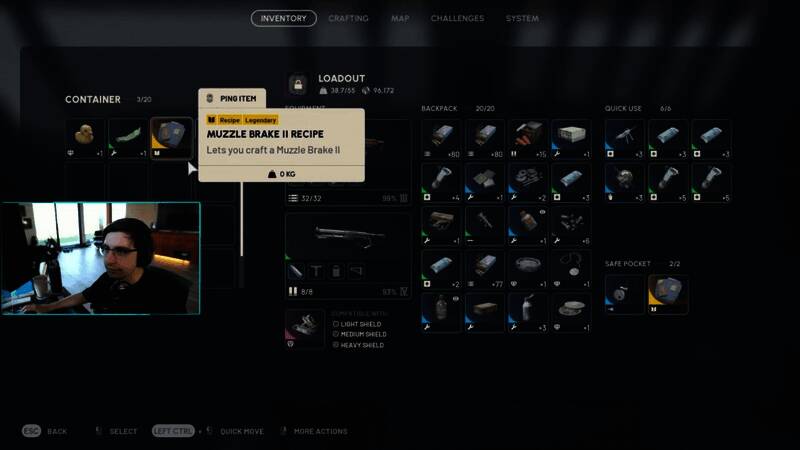Viewport: 800px width, 450px height.
Task: Click the green item in the container
Action: pyautogui.click(x=128, y=139)
